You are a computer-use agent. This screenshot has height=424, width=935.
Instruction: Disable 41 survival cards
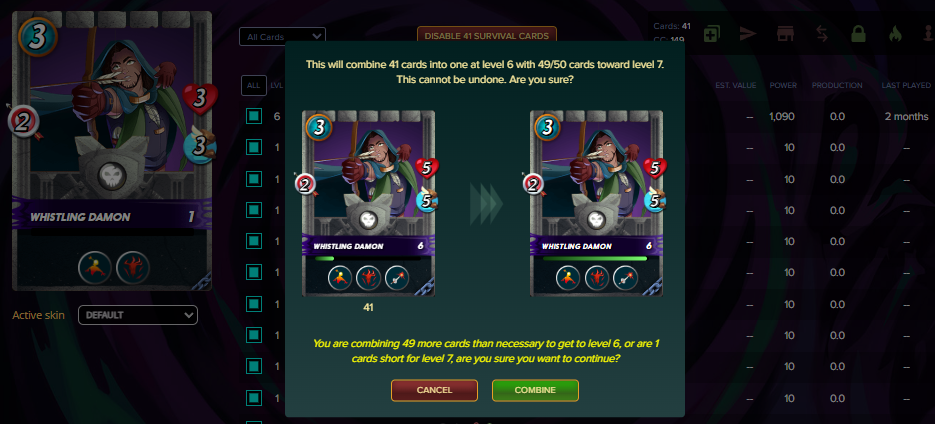(473, 37)
